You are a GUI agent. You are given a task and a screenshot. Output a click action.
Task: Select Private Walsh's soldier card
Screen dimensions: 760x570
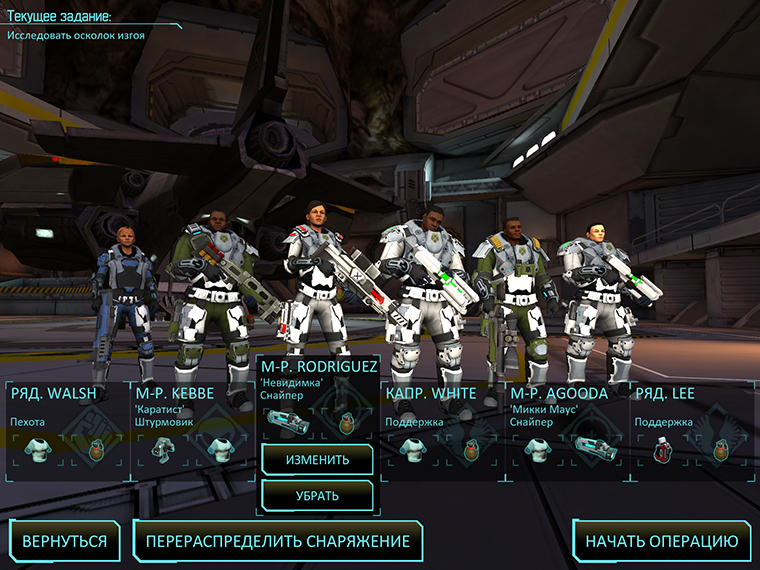coord(67,430)
